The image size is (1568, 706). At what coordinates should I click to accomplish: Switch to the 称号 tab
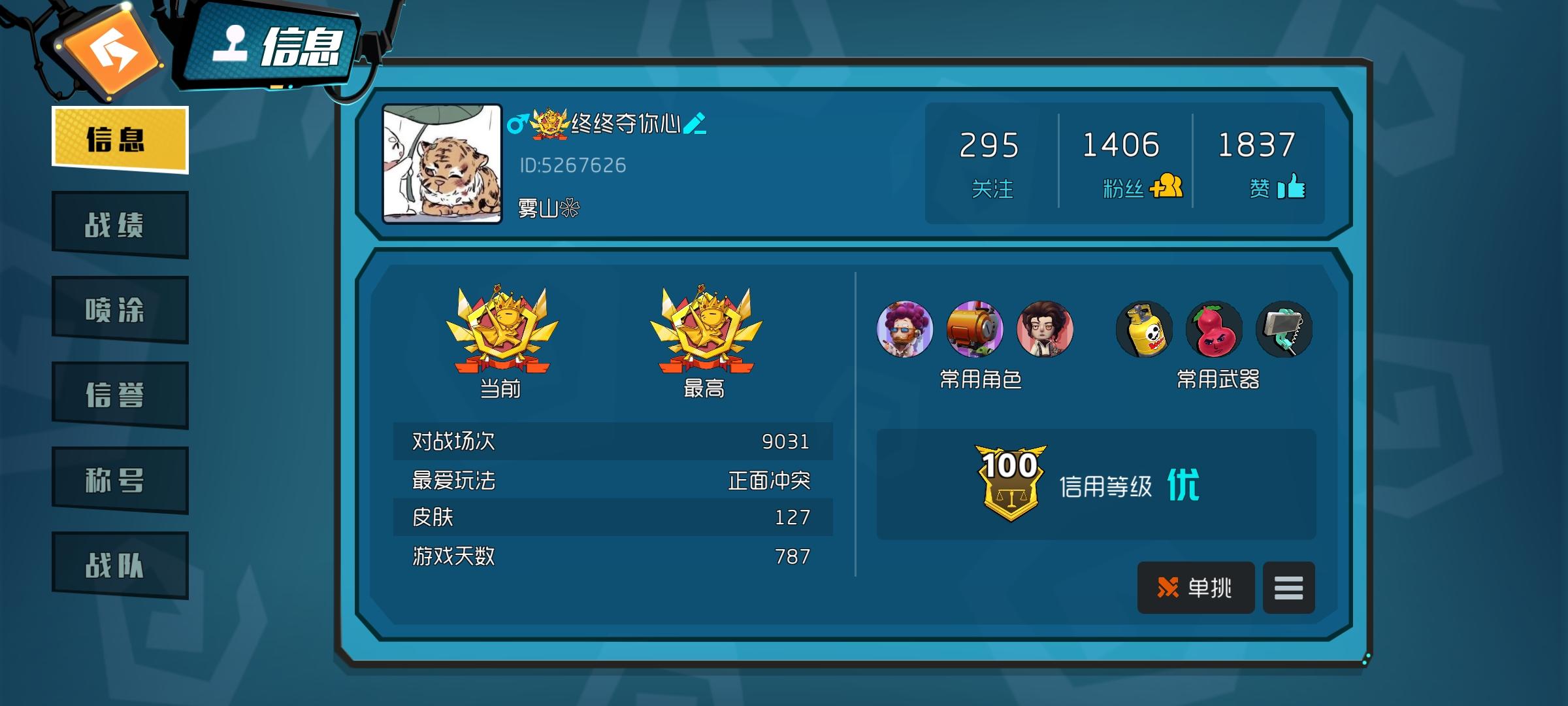pos(119,480)
